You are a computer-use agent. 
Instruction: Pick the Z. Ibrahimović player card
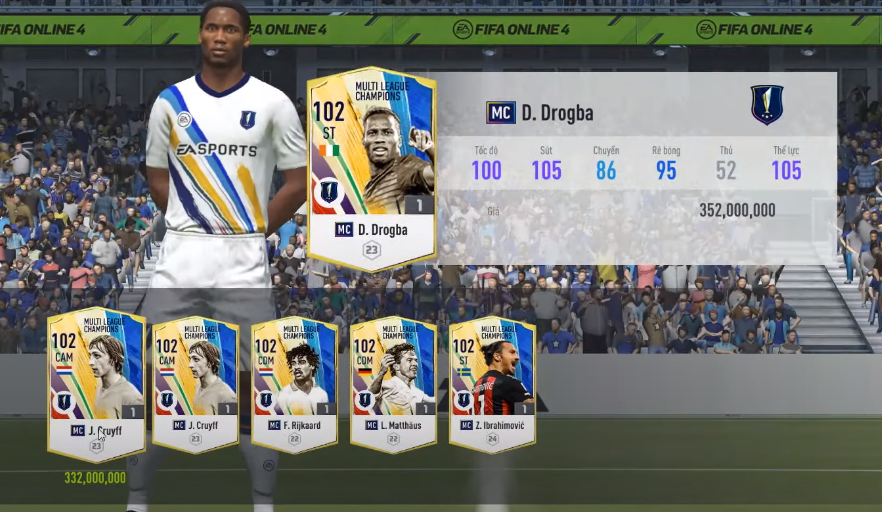click(491, 384)
